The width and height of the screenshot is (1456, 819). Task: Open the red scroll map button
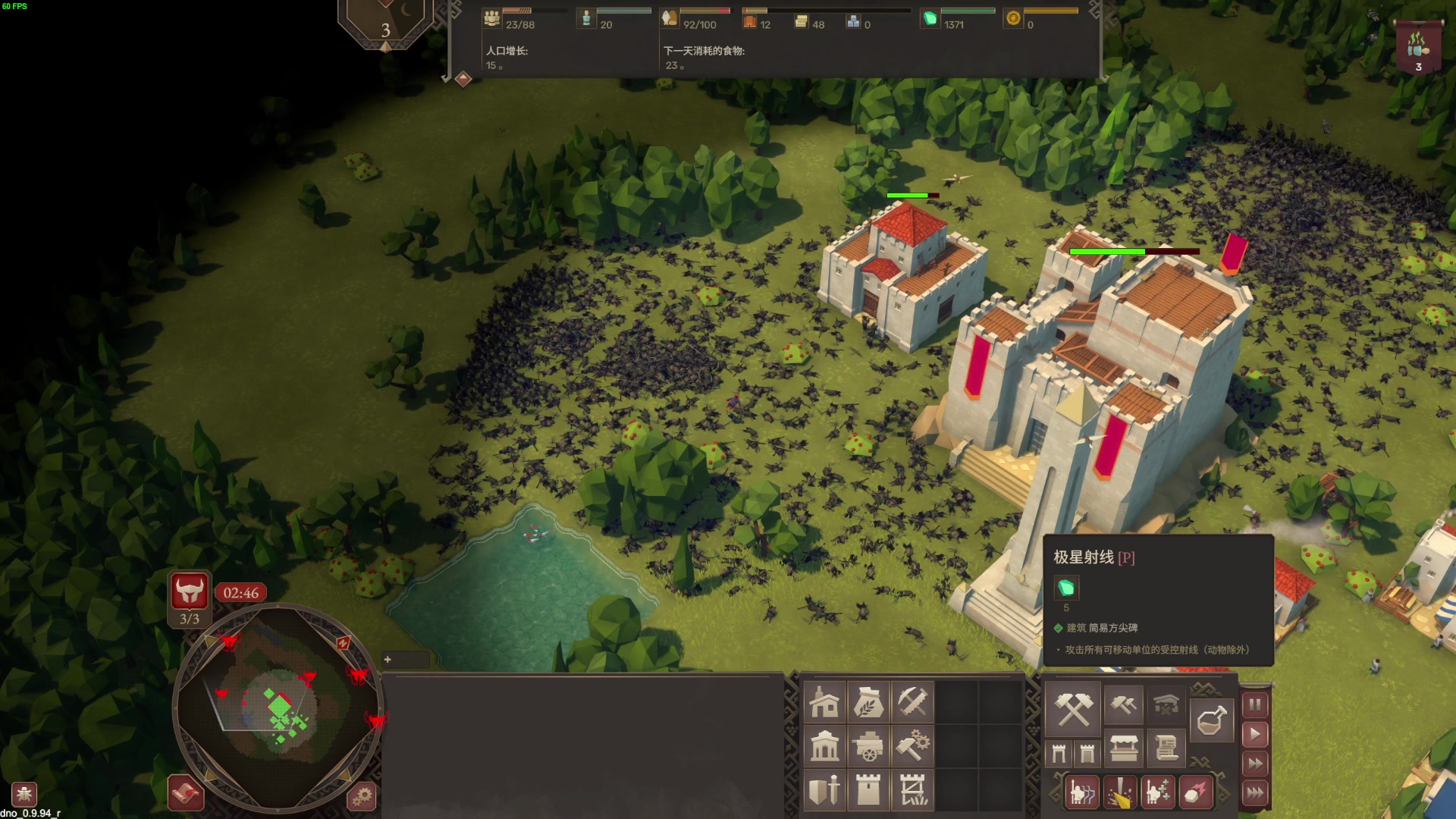click(186, 794)
